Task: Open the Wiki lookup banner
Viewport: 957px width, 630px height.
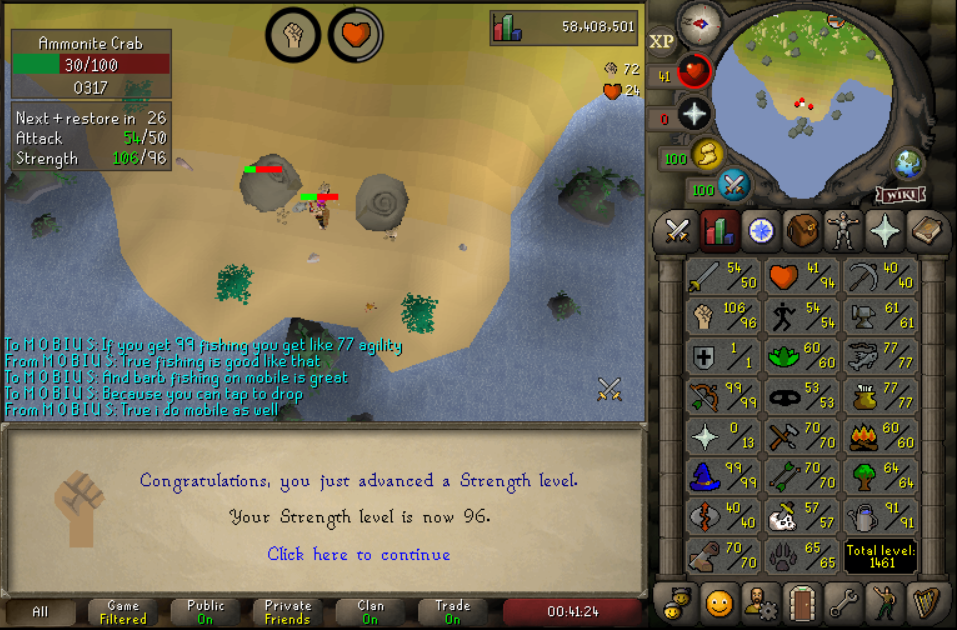Action: [899, 193]
